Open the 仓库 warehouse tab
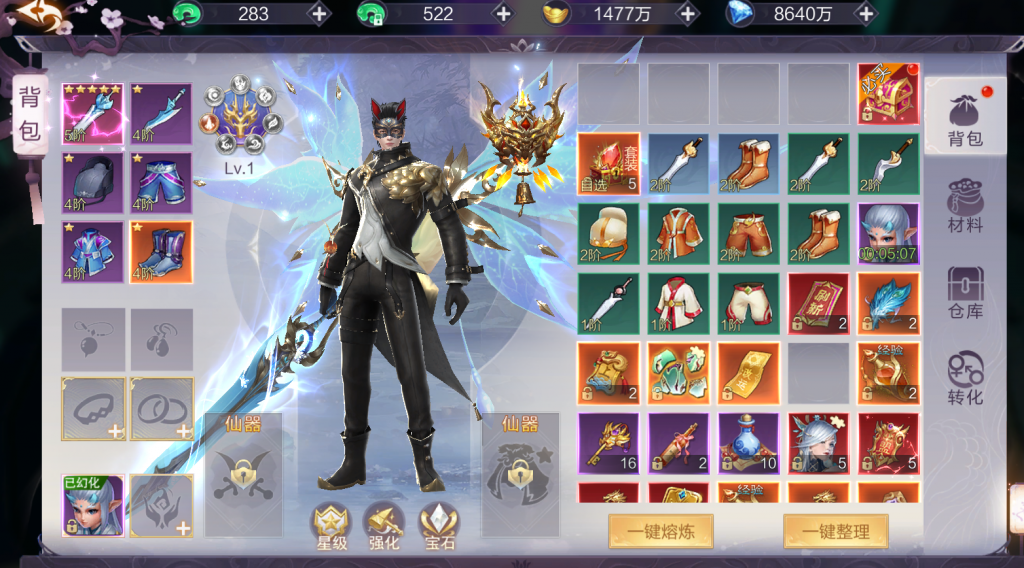The height and width of the screenshot is (568, 1024). [965, 292]
